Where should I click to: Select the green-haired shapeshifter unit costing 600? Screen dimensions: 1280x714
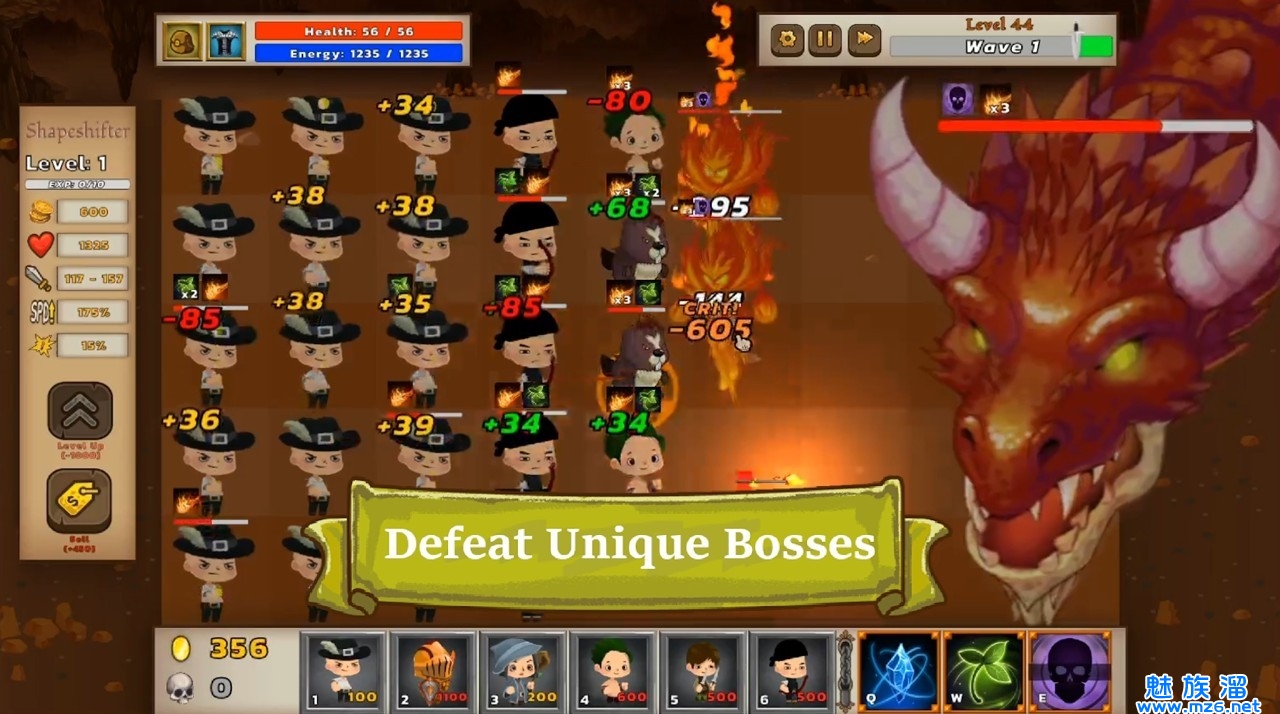[x=612, y=670]
